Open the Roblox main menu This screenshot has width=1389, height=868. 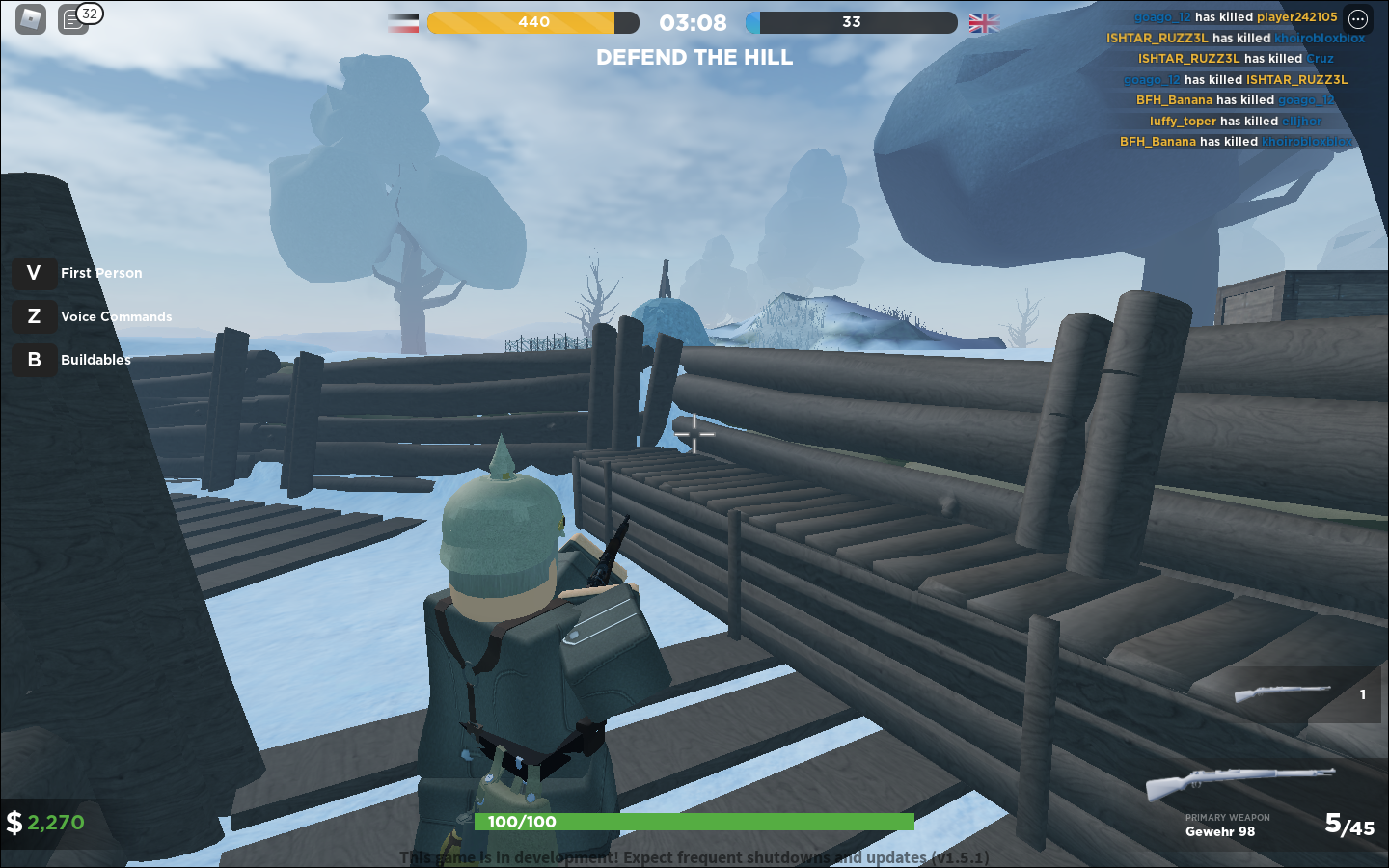coord(31,19)
